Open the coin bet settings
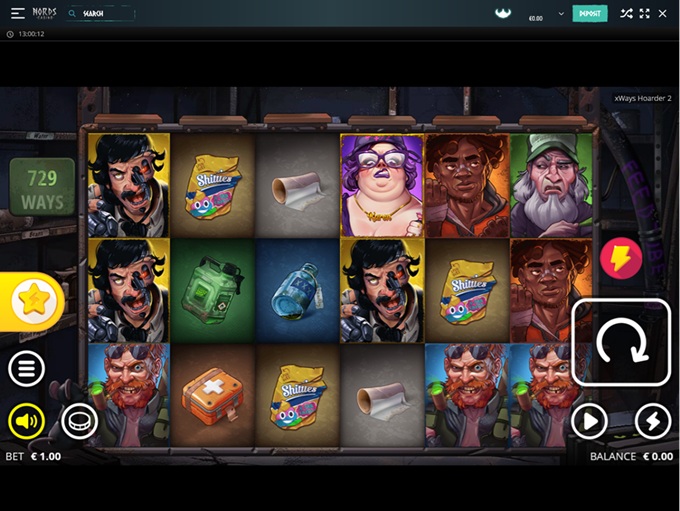 [79, 422]
